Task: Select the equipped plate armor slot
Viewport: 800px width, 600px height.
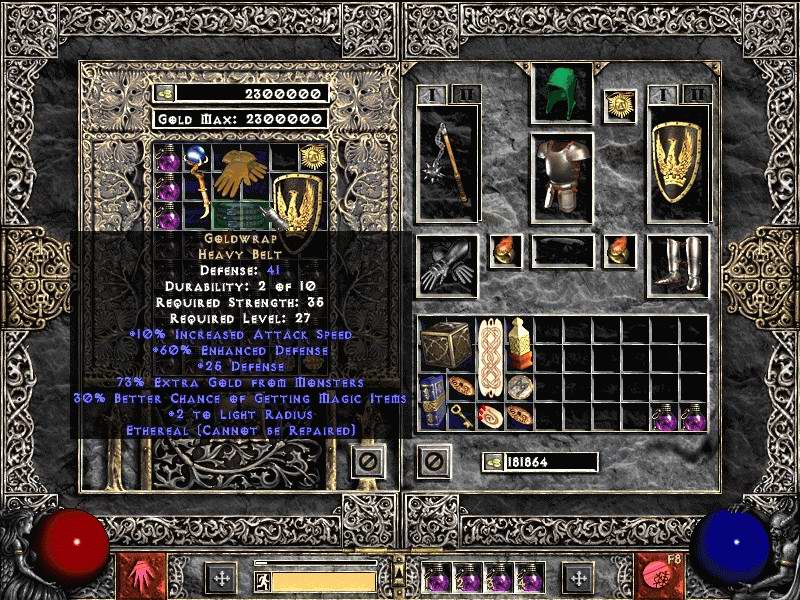Action: pyautogui.click(x=561, y=176)
